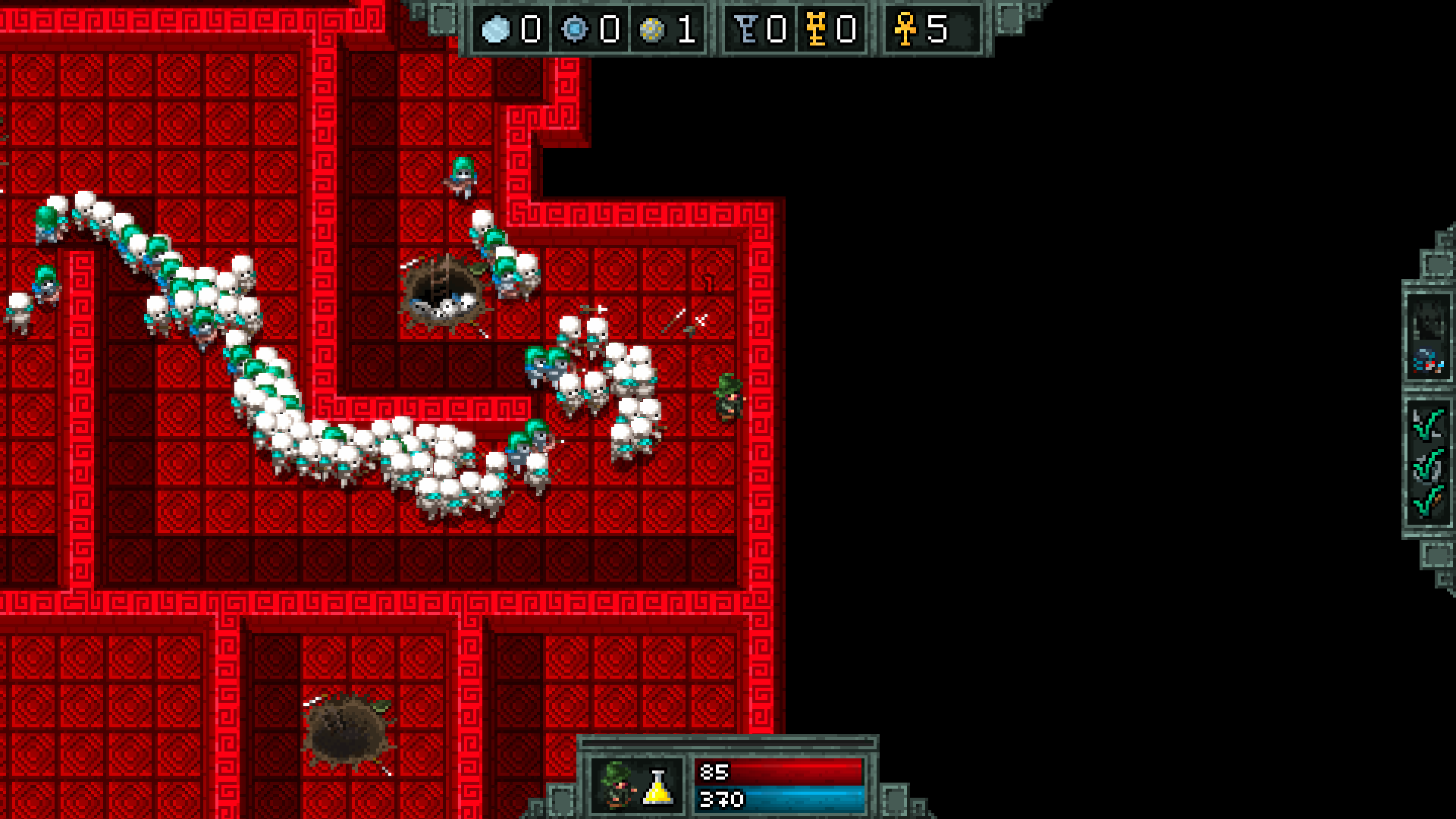The image size is (1456, 819).
Task: Select the blue crystal resource icon
Action: click(573, 29)
